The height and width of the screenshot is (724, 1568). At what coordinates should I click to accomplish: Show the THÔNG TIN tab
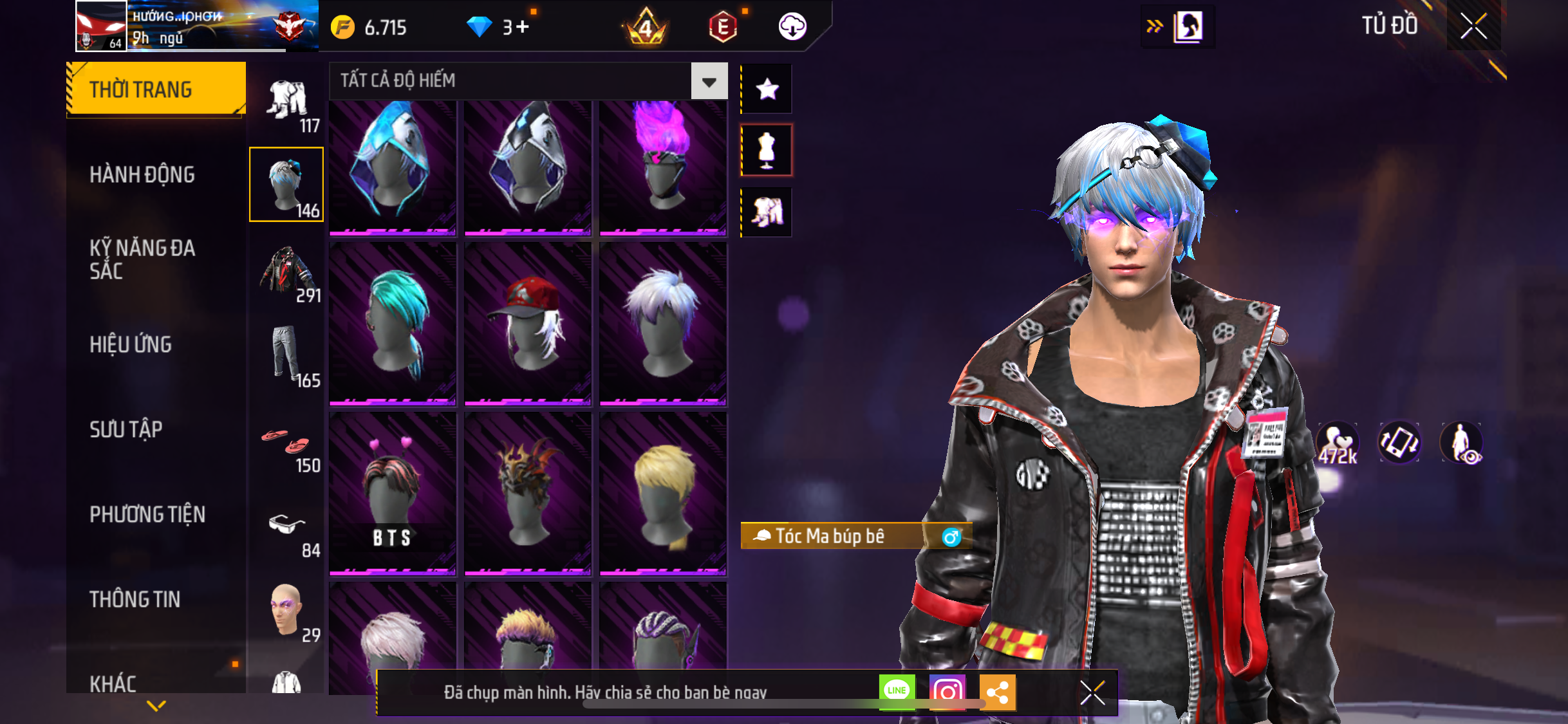click(x=135, y=599)
